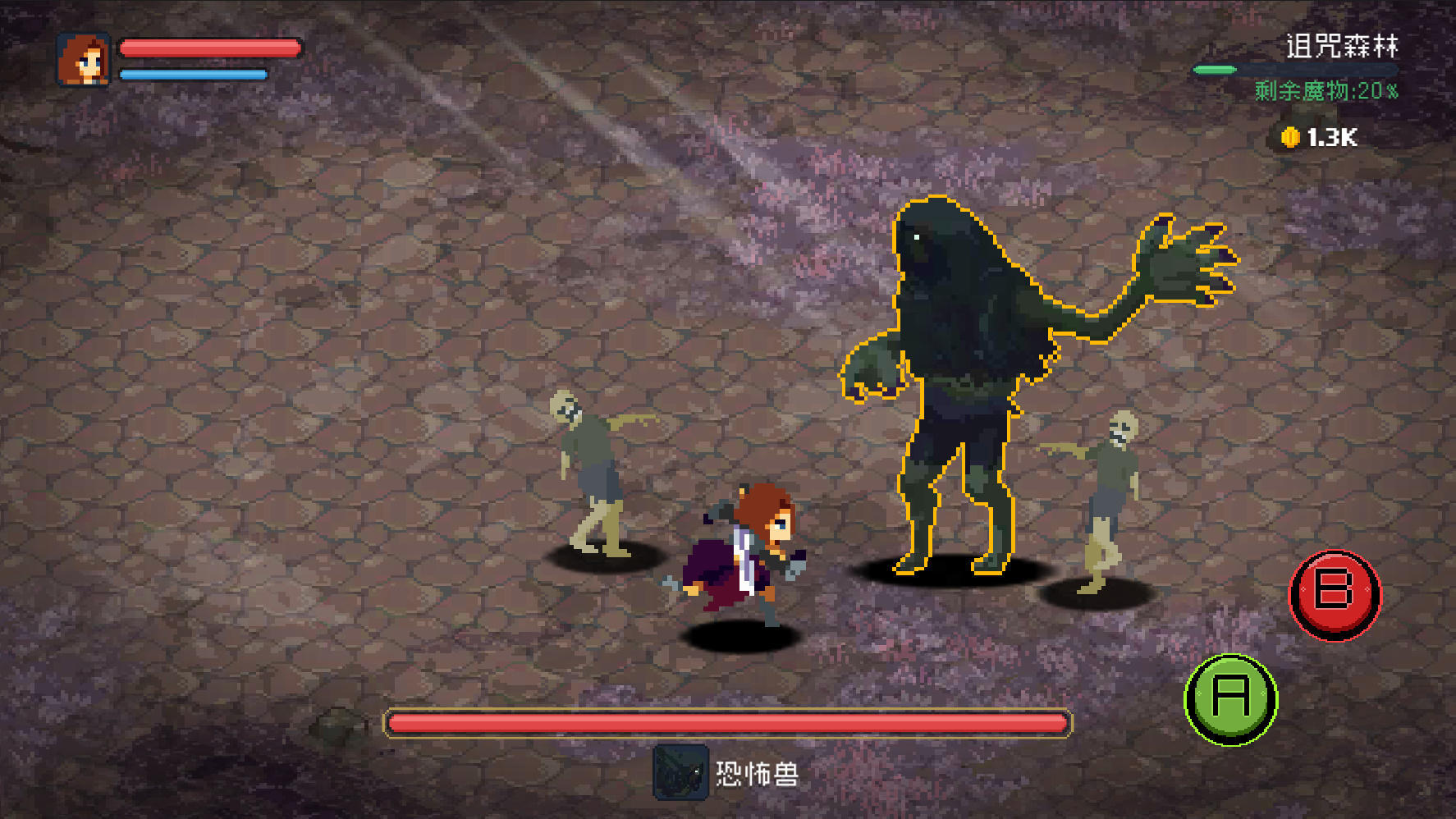Viewport: 1456px width, 819px height.
Task: Open the red-haired heroine portrait
Action: click(84, 60)
